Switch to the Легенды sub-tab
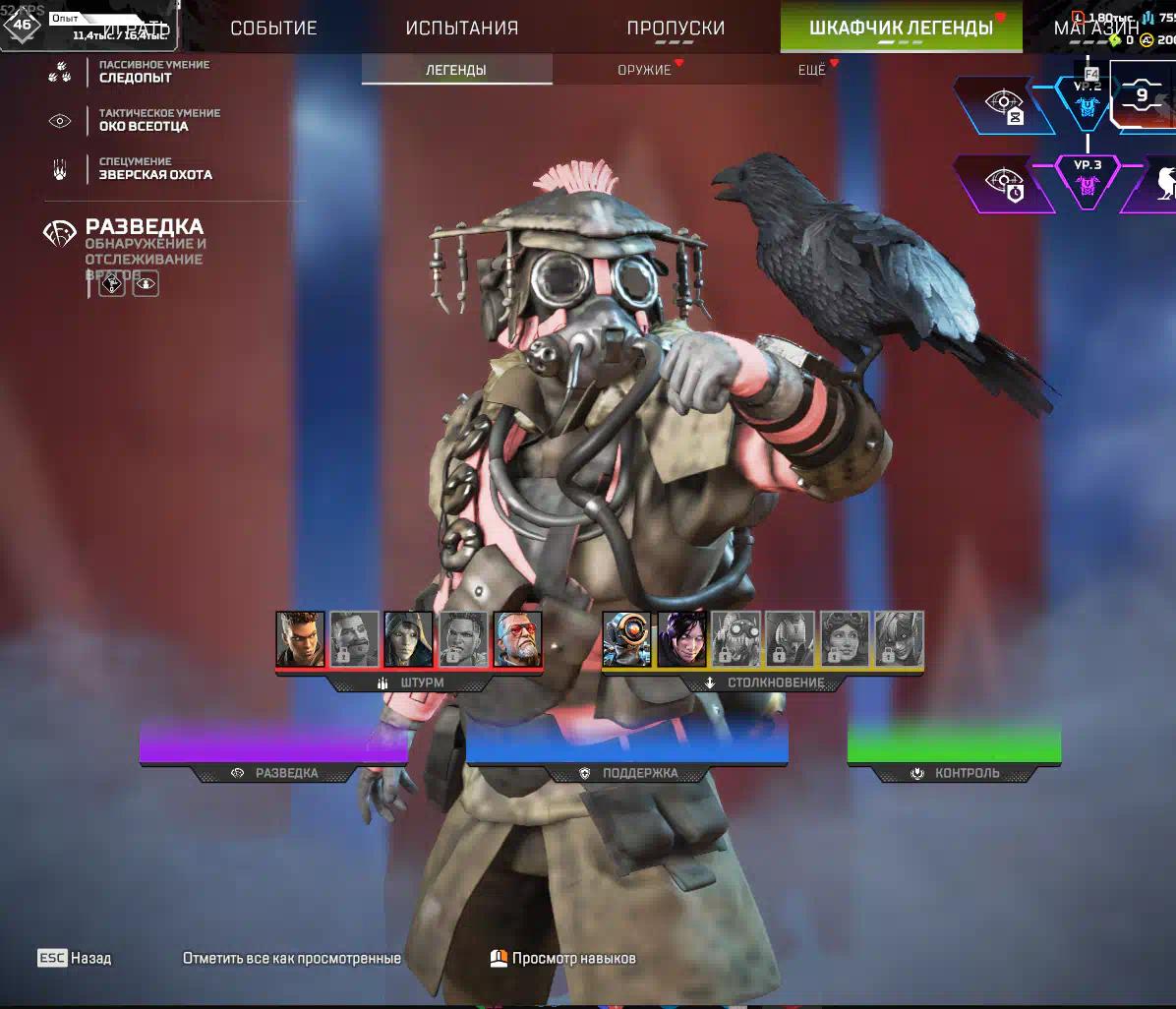This screenshot has width=1176, height=1009. coord(456,70)
